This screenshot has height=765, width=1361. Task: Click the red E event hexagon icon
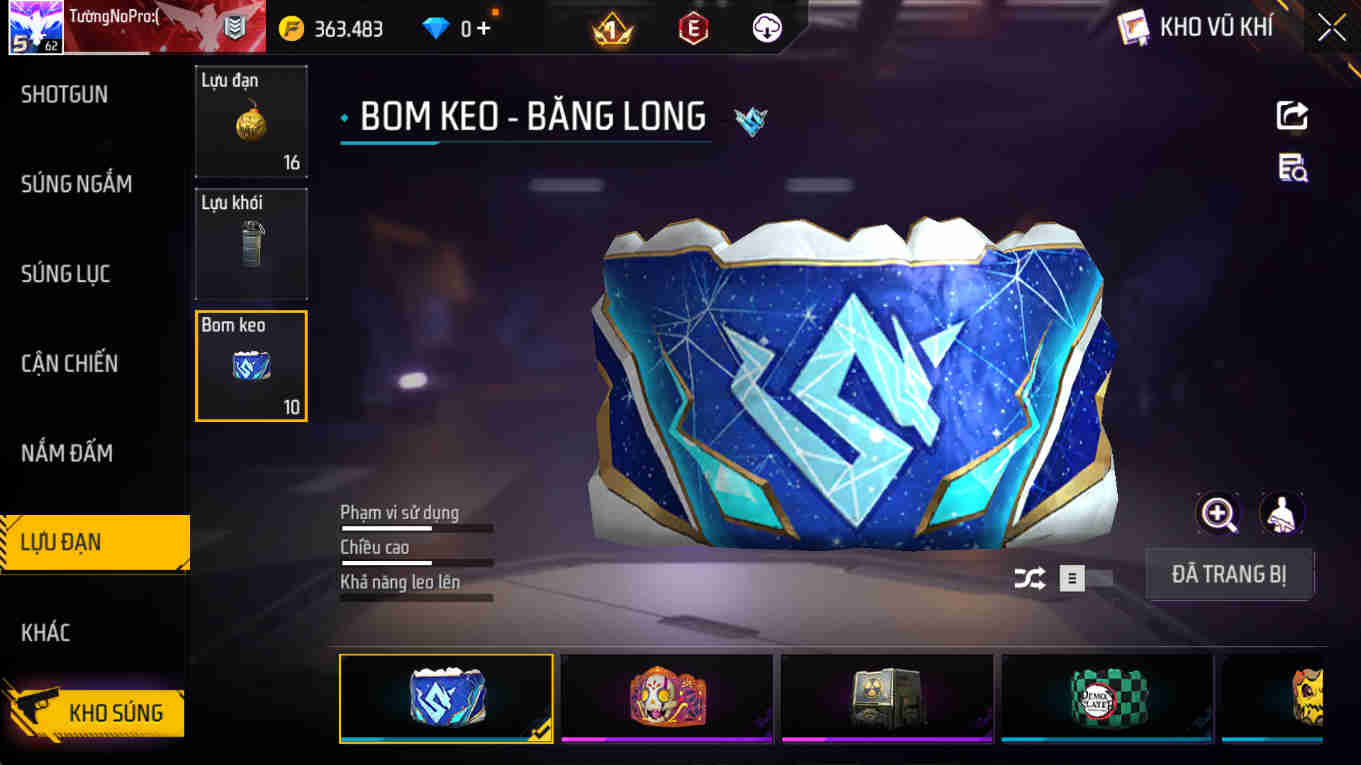(692, 27)
